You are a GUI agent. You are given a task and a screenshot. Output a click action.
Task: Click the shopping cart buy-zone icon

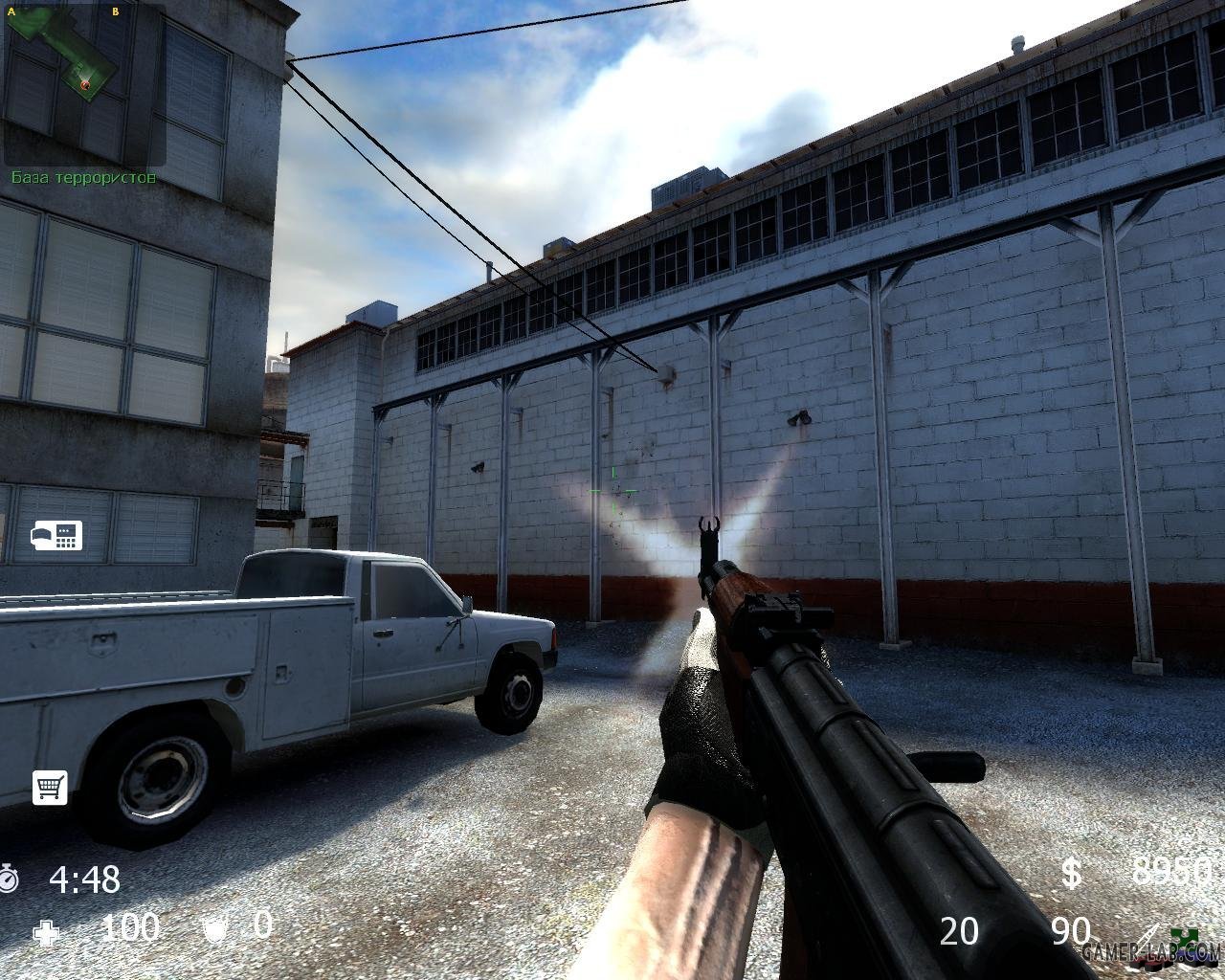[50, 787]
